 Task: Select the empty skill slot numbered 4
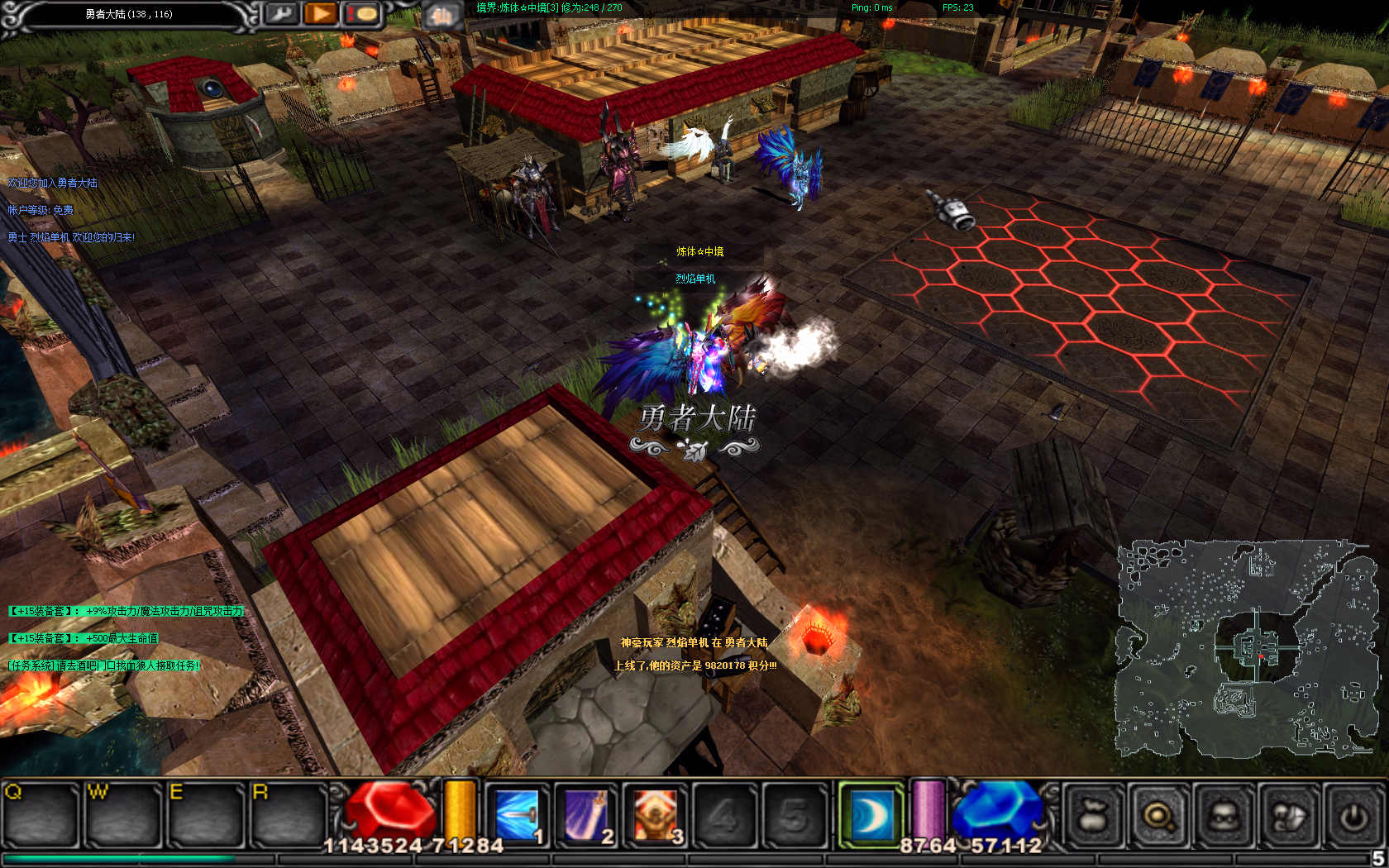(x=724, y=816)
